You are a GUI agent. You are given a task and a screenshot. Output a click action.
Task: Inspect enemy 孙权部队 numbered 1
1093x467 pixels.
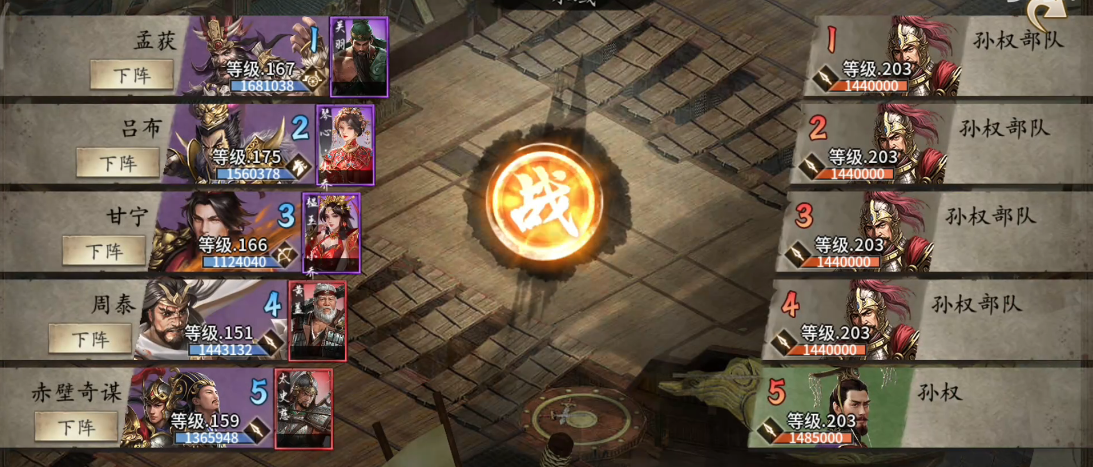[905, 56]
